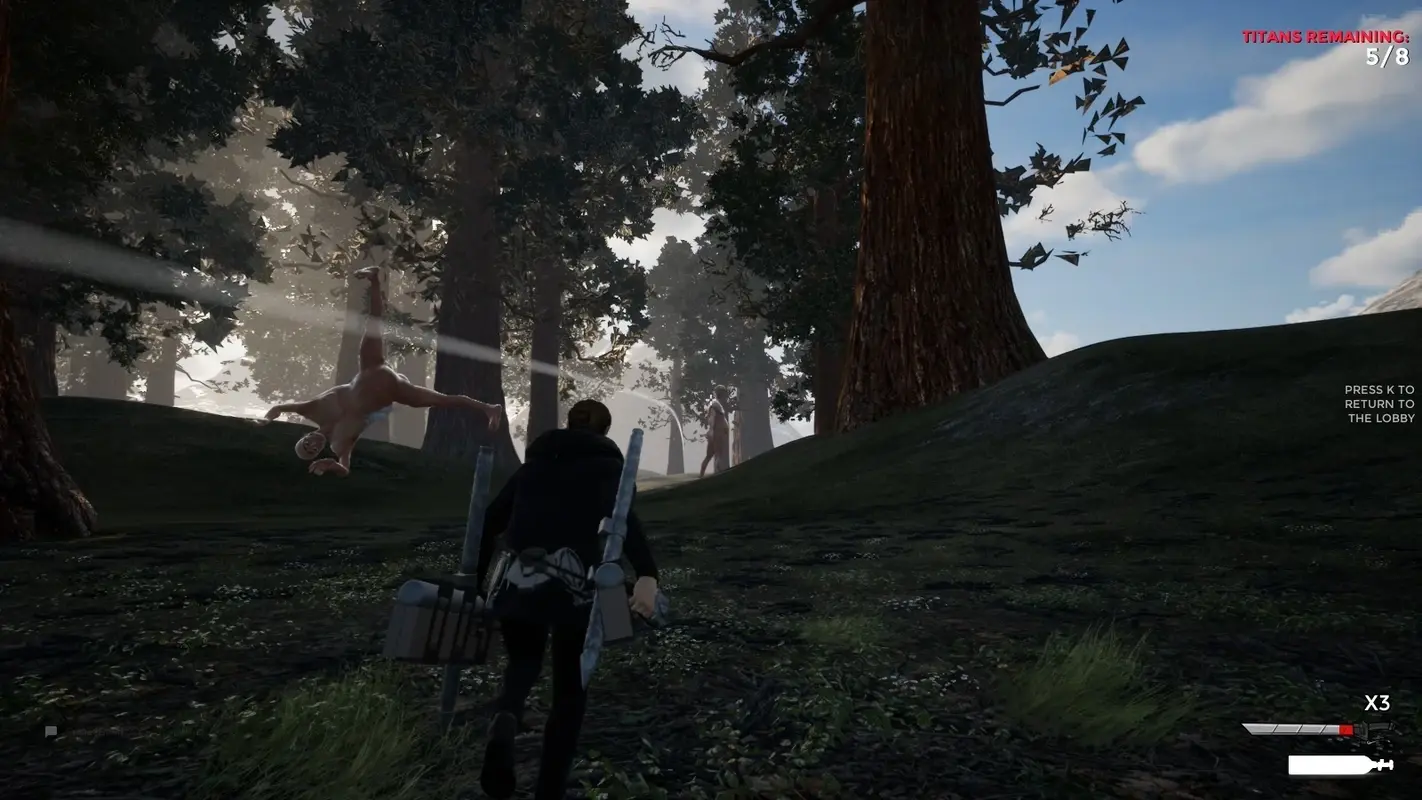Click the gas nozzle on the canister icon
This screenshot has width=1422, height=800.
(x=1384, y=764)
